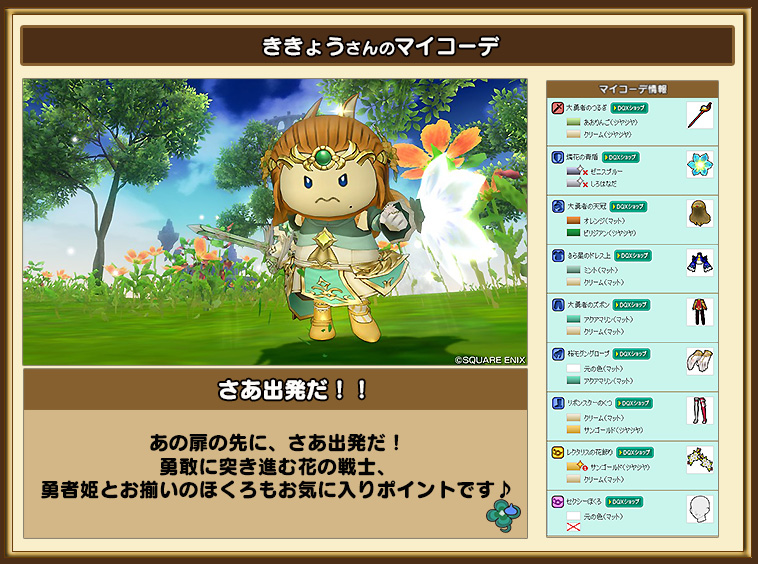View the red and black trousers thumbnail

(x=699, y=311)
